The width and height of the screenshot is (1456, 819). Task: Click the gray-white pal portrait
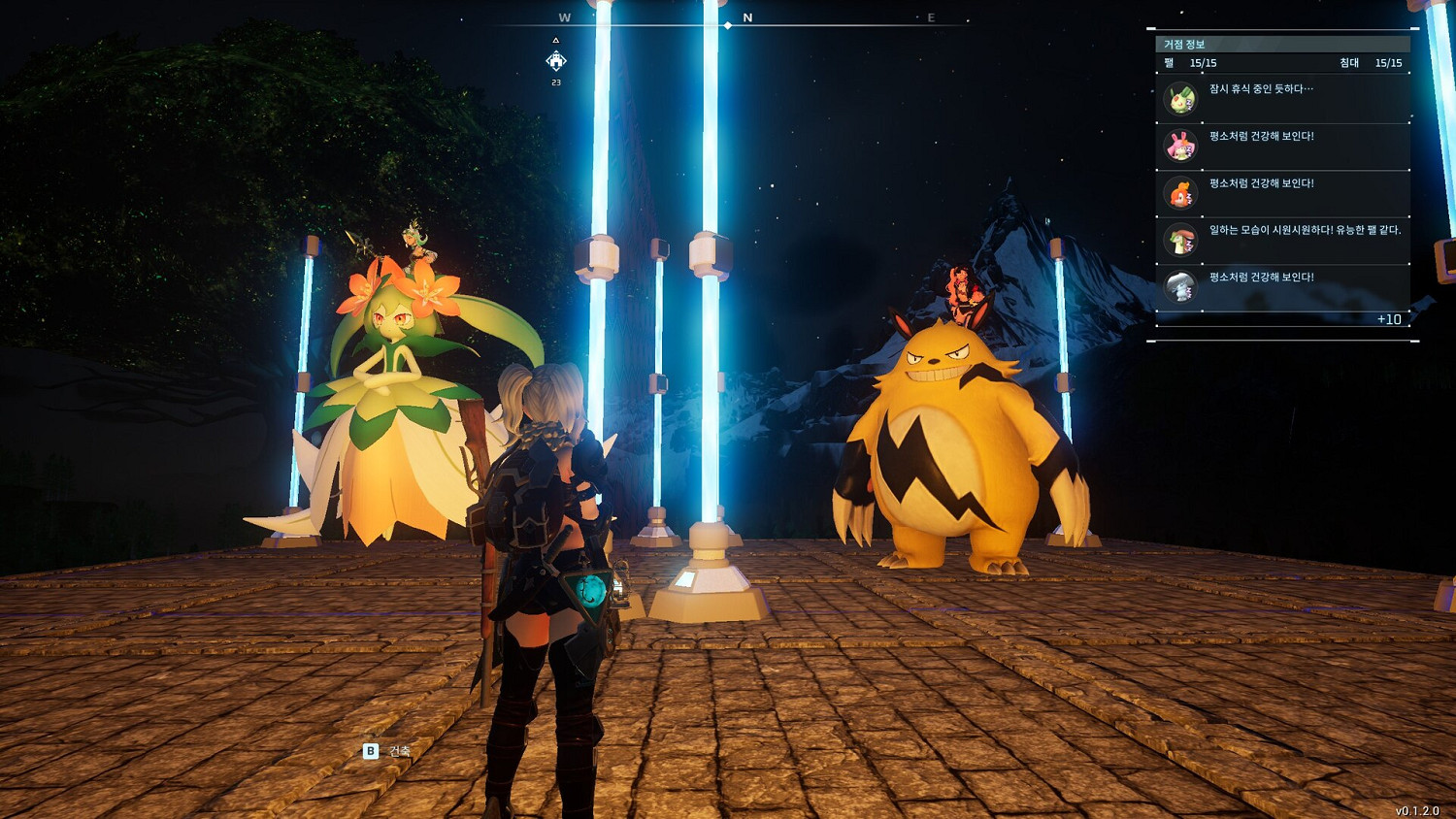pyautogui.click(x=1180, y=287)
